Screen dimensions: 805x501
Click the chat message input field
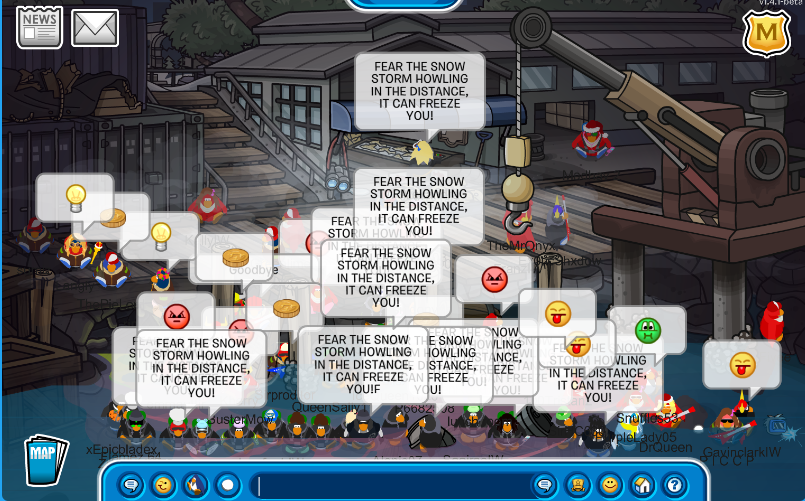point(390,486)
